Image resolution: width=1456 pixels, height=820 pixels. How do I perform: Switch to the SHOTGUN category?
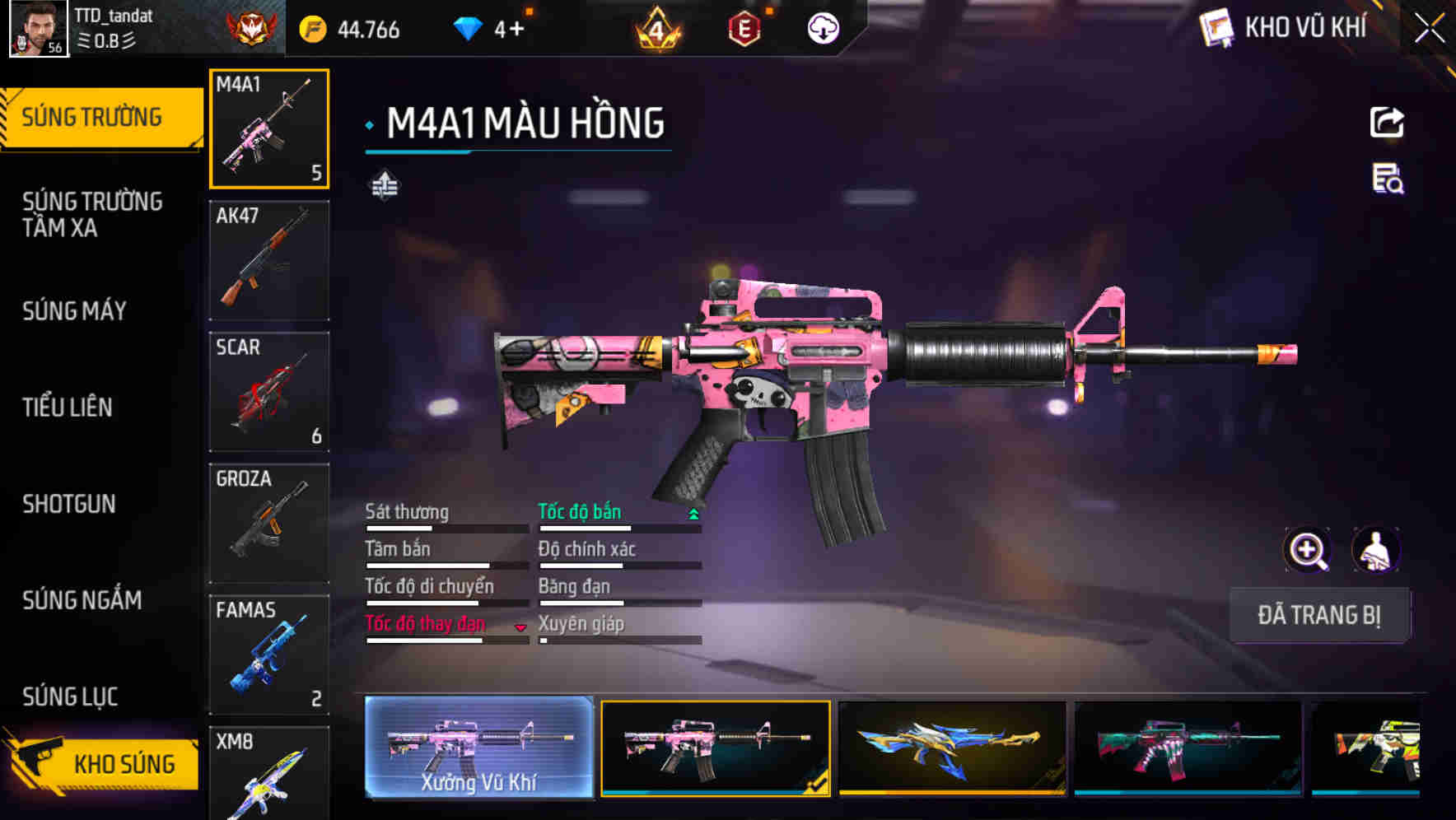70,505
